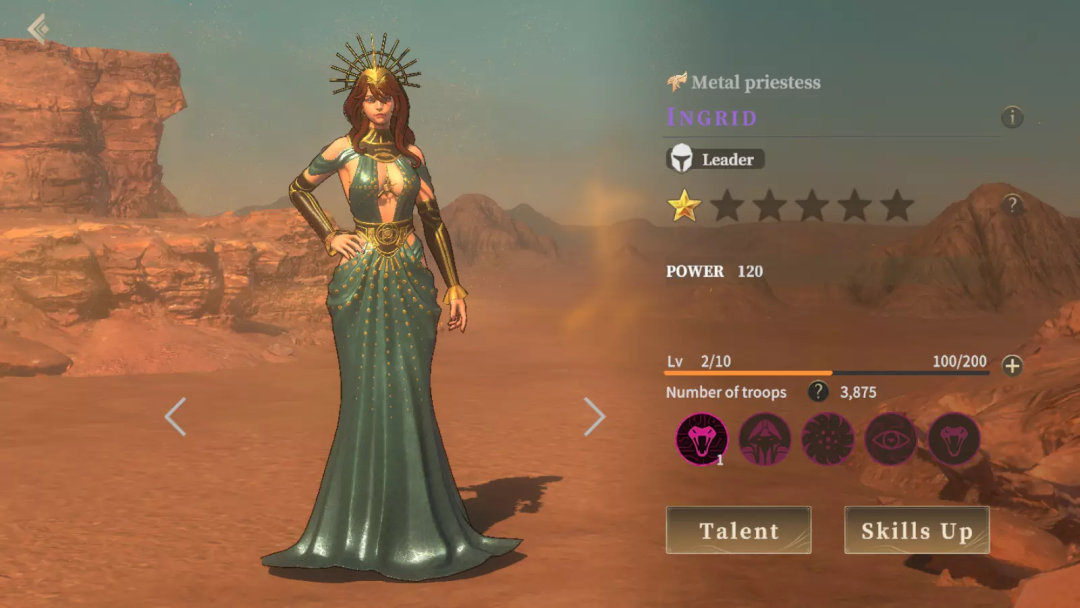
Task: Select the circular flower pattern skill
Action: pos(828,439)
